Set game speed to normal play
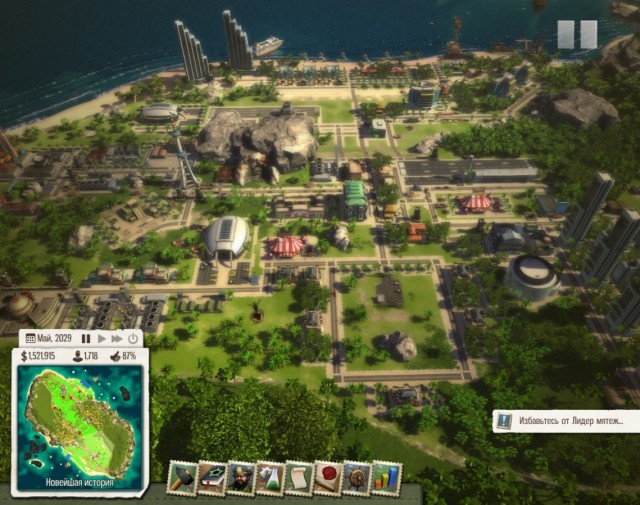 [101, 339]
